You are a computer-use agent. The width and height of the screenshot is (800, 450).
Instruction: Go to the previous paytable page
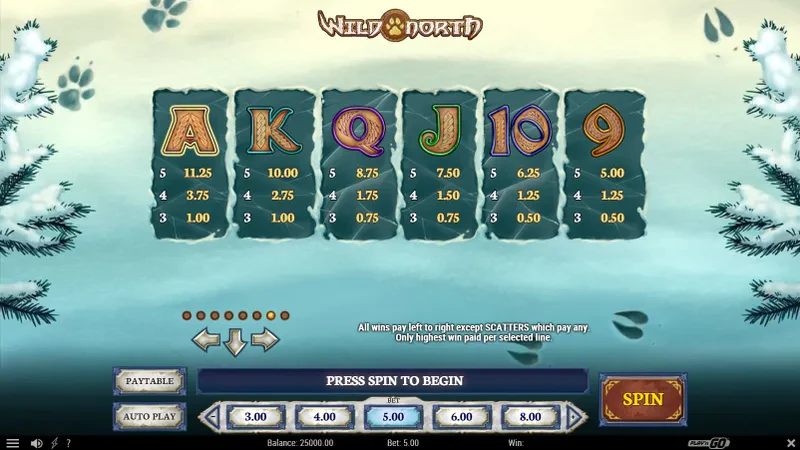tap(206, 340)
